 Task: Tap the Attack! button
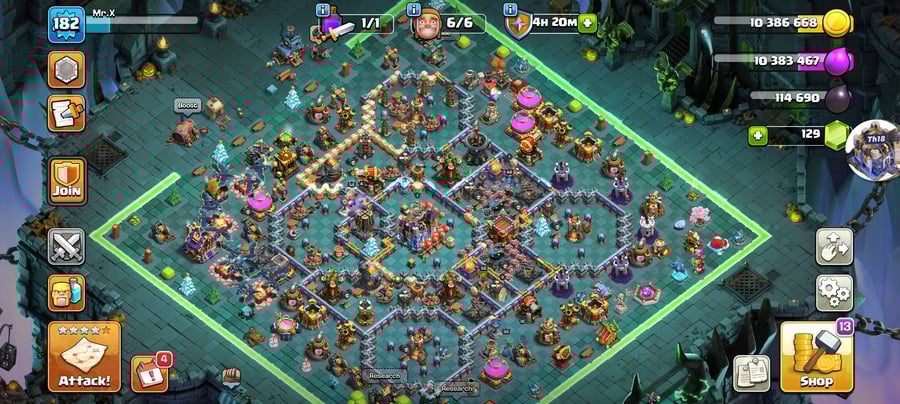click(84, 356)
